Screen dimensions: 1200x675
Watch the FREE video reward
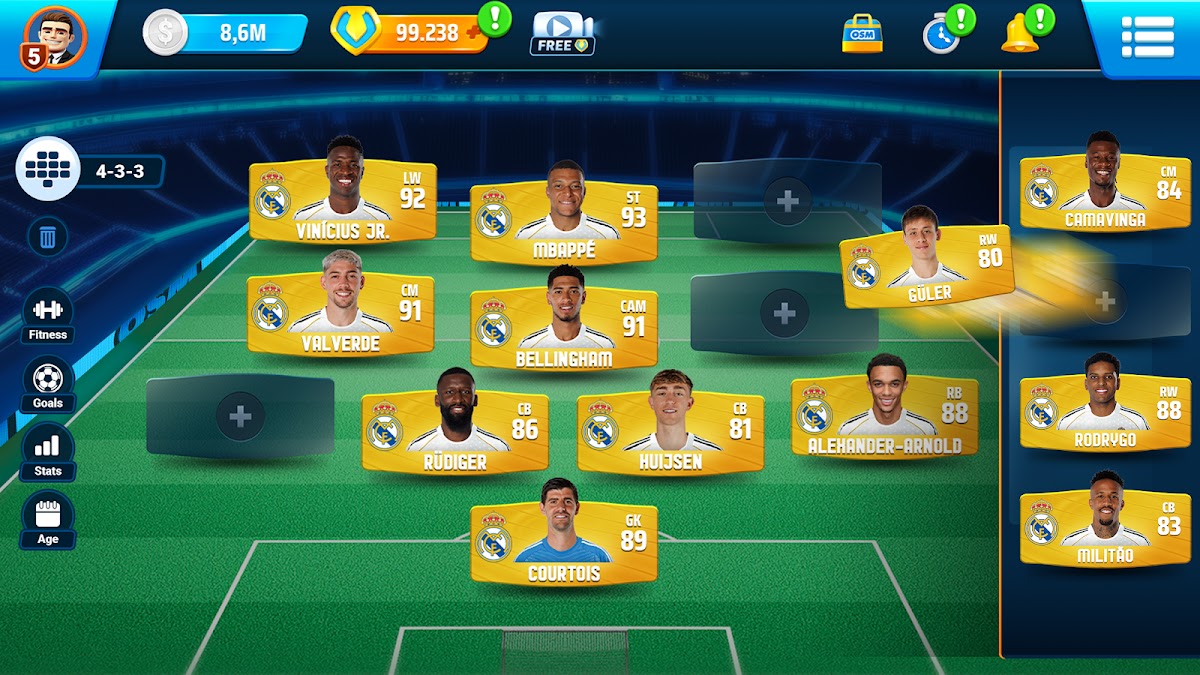[562, 34]
